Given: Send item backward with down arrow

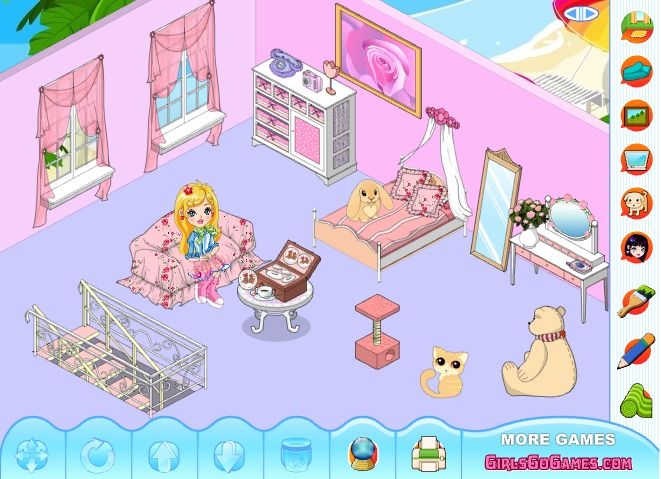Looking at the screenshot, I should 226,456.
